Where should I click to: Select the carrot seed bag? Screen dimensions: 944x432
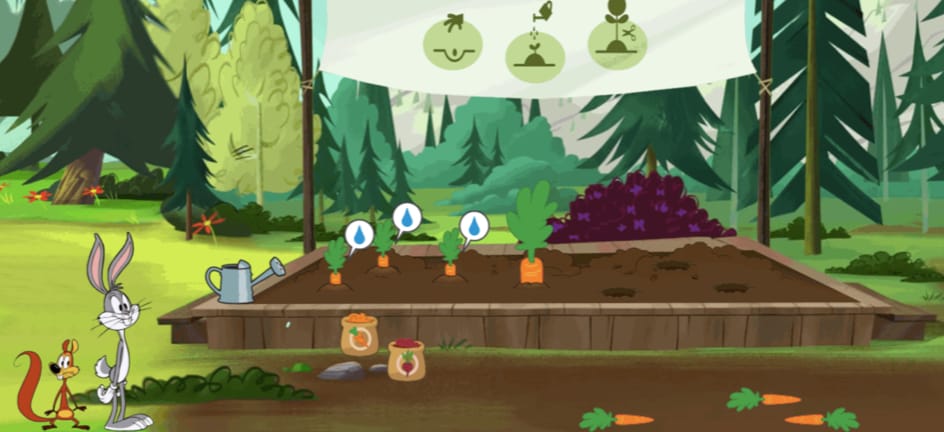pos(359,336)
